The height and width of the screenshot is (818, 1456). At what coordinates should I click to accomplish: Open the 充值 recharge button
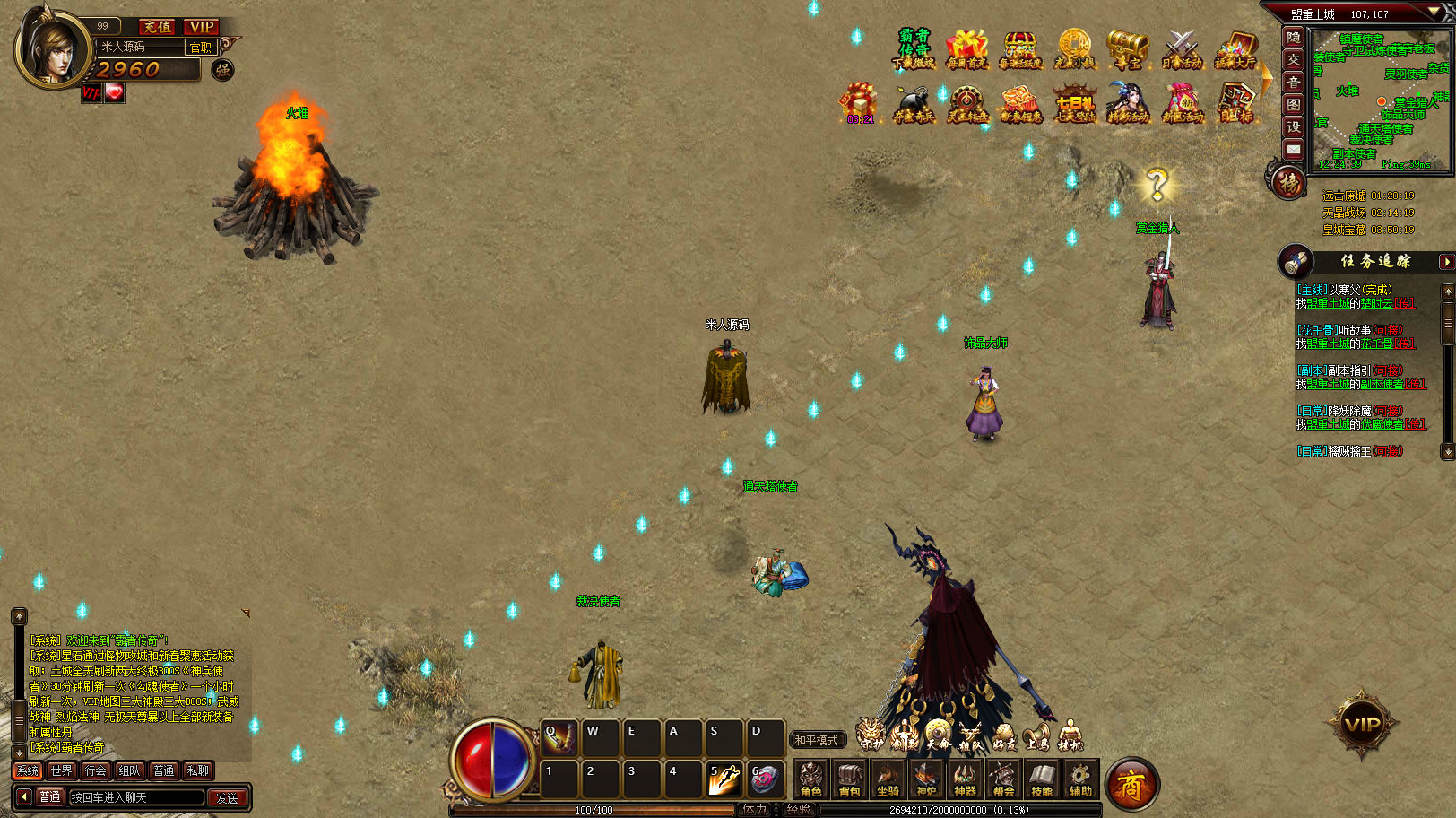pos(158,27)
